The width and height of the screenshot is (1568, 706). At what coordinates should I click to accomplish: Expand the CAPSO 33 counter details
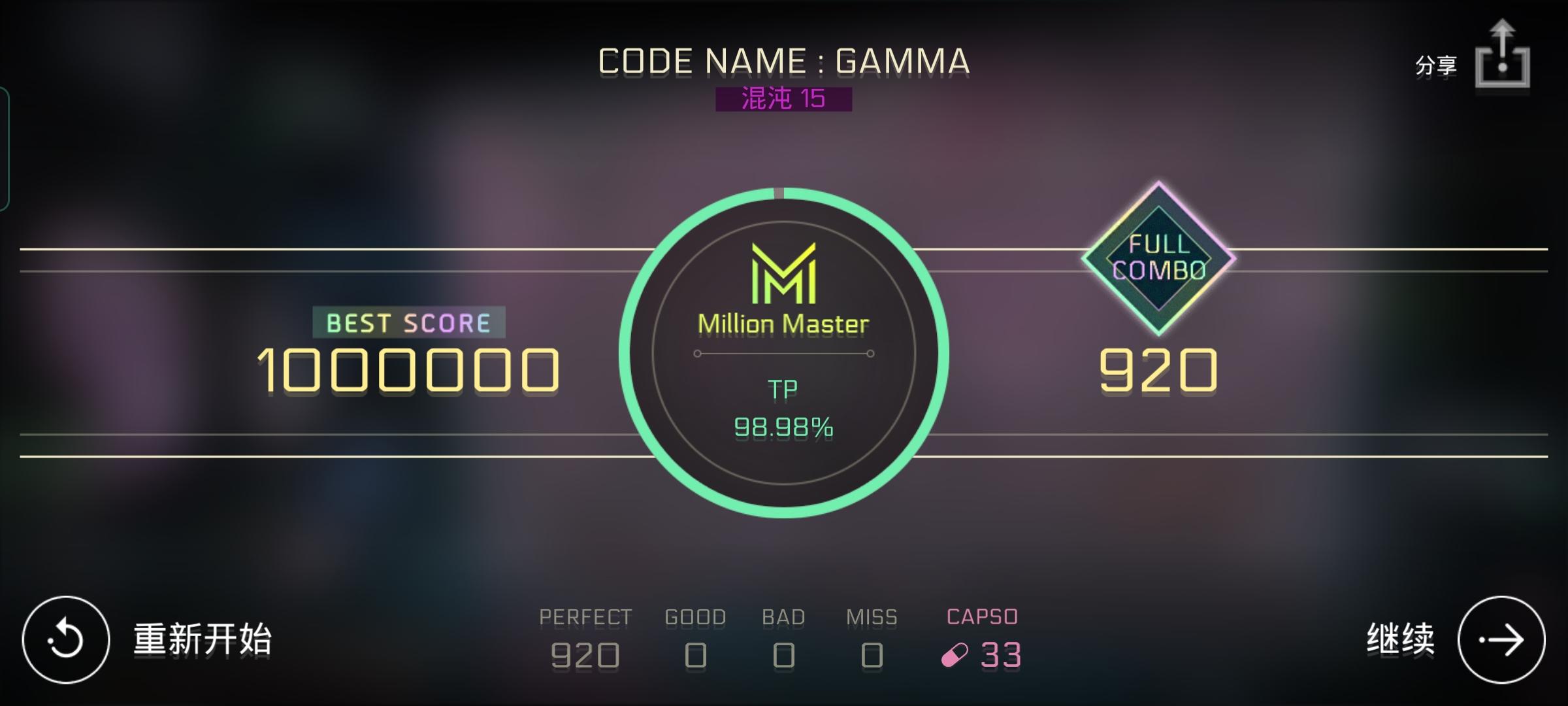980,634
